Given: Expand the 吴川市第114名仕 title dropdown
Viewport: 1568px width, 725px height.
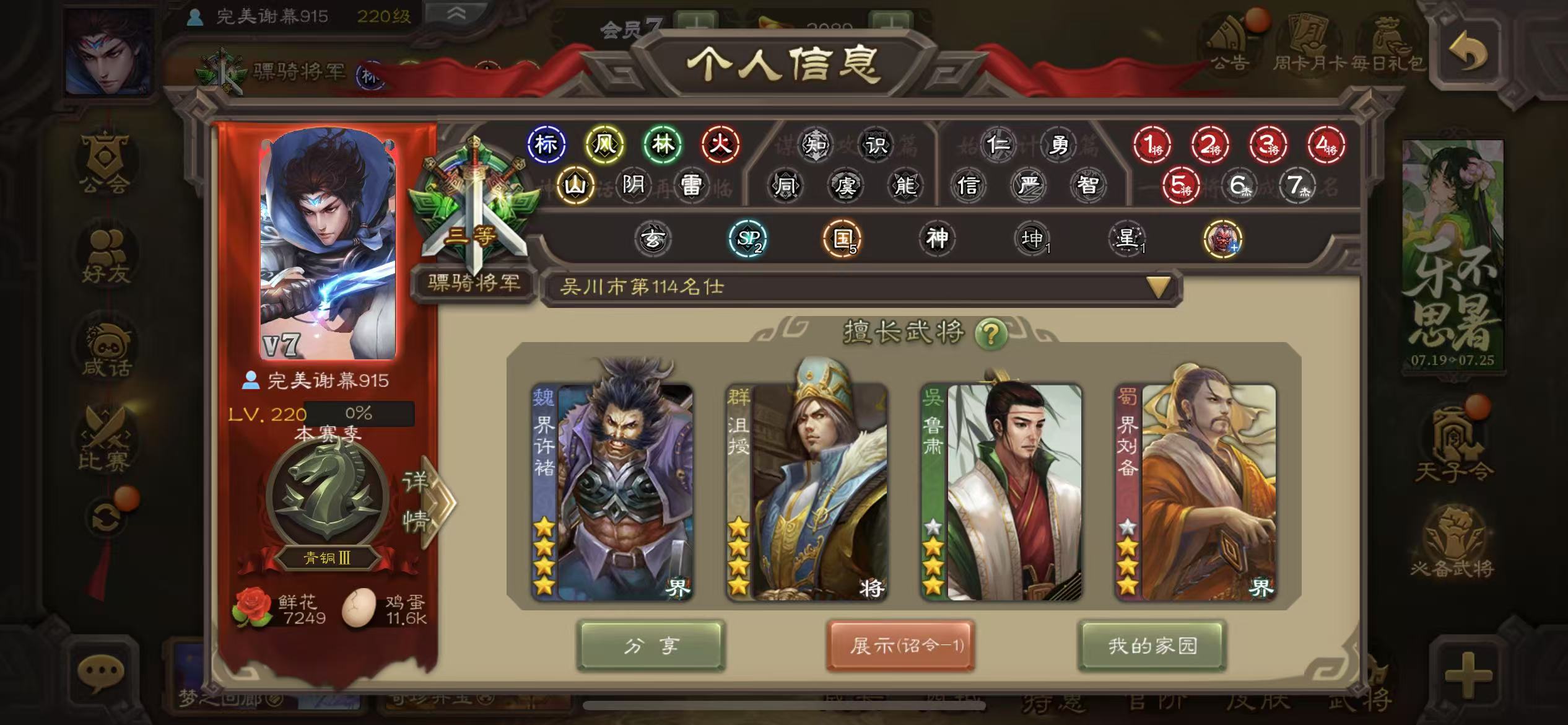Looking at the screenshot, I should coord(1158,287).
